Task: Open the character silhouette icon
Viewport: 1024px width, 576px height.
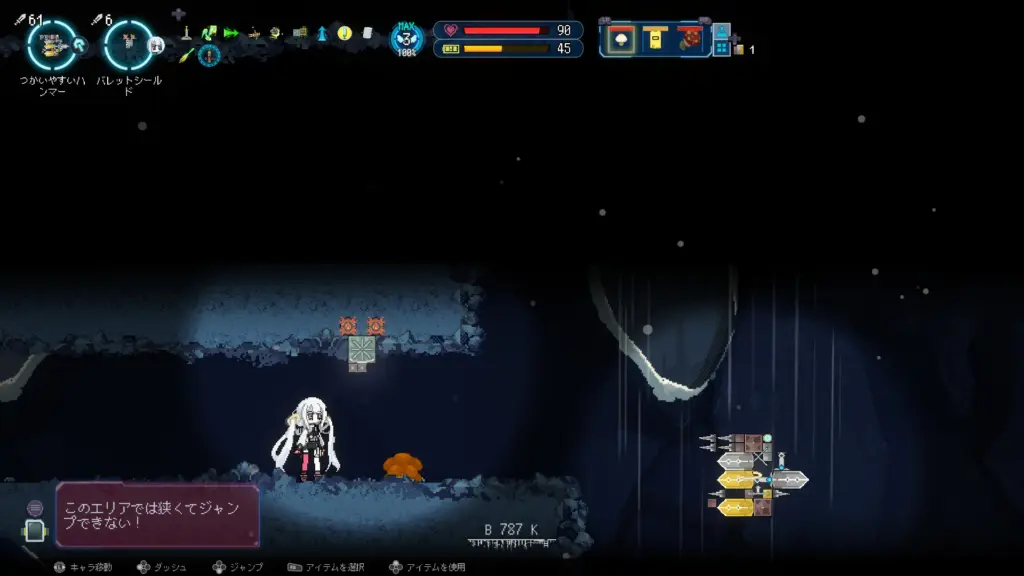Action: pos(721,31)
